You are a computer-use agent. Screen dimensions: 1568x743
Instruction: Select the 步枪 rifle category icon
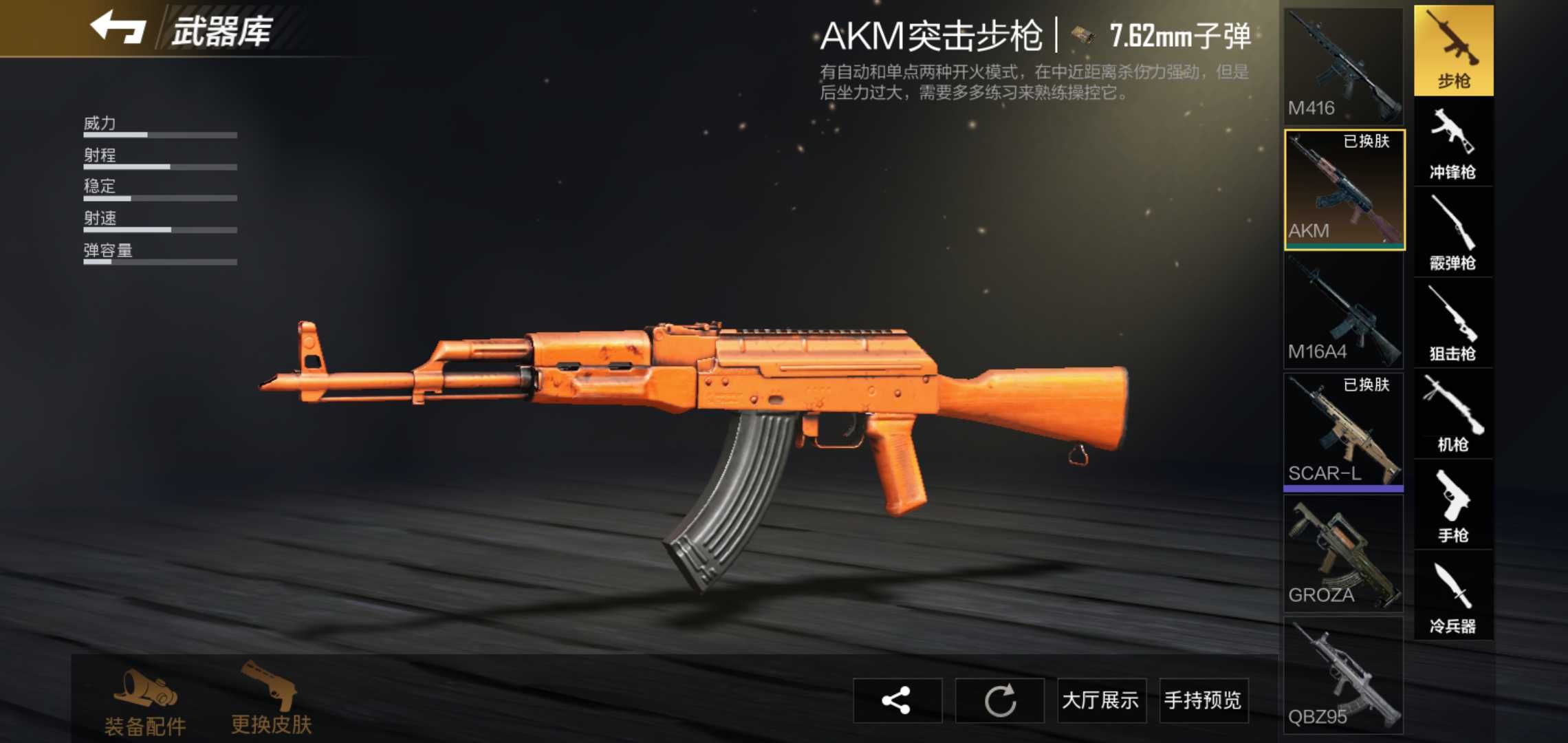1453,50
